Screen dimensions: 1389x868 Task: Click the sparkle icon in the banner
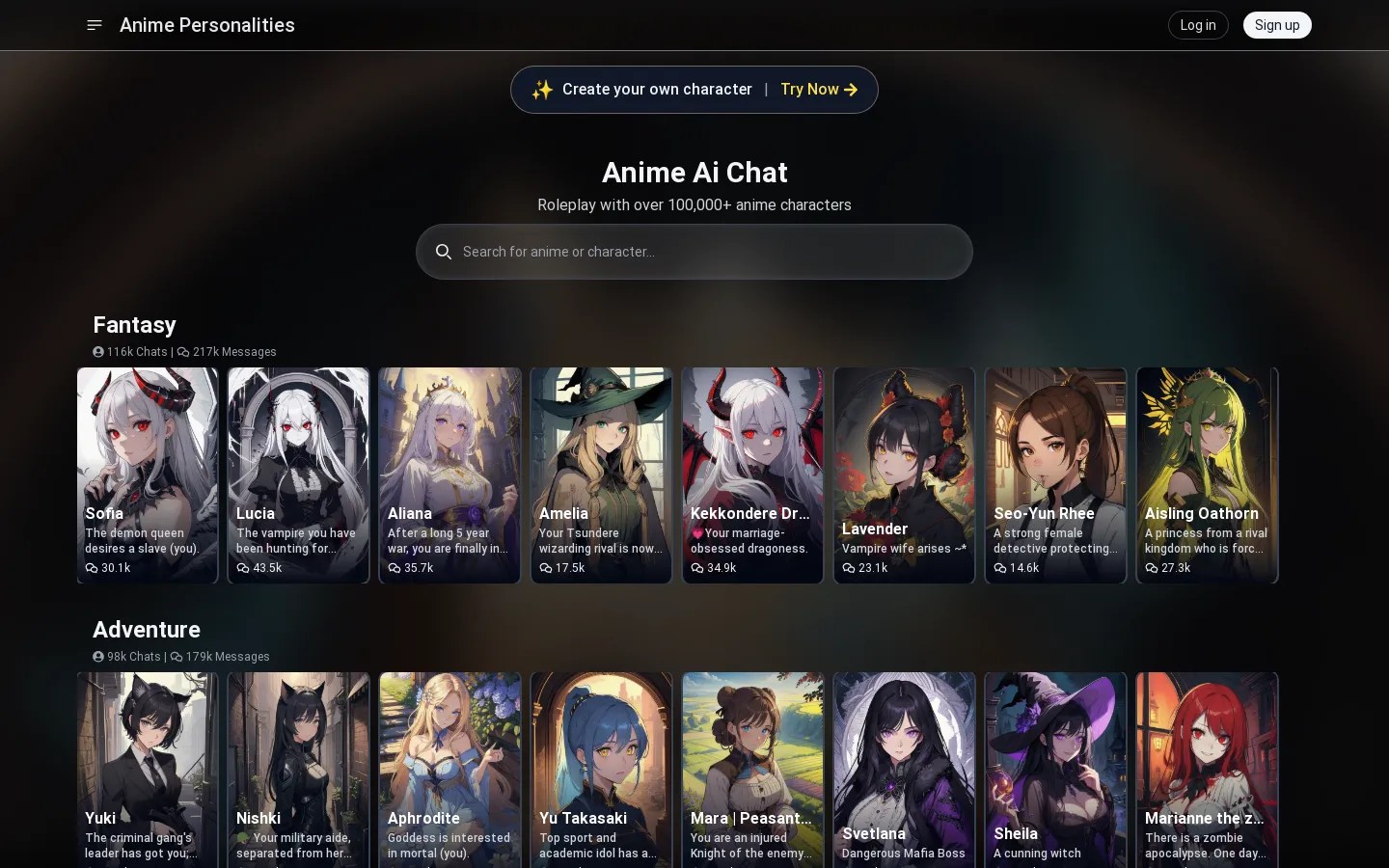point(542,90)
